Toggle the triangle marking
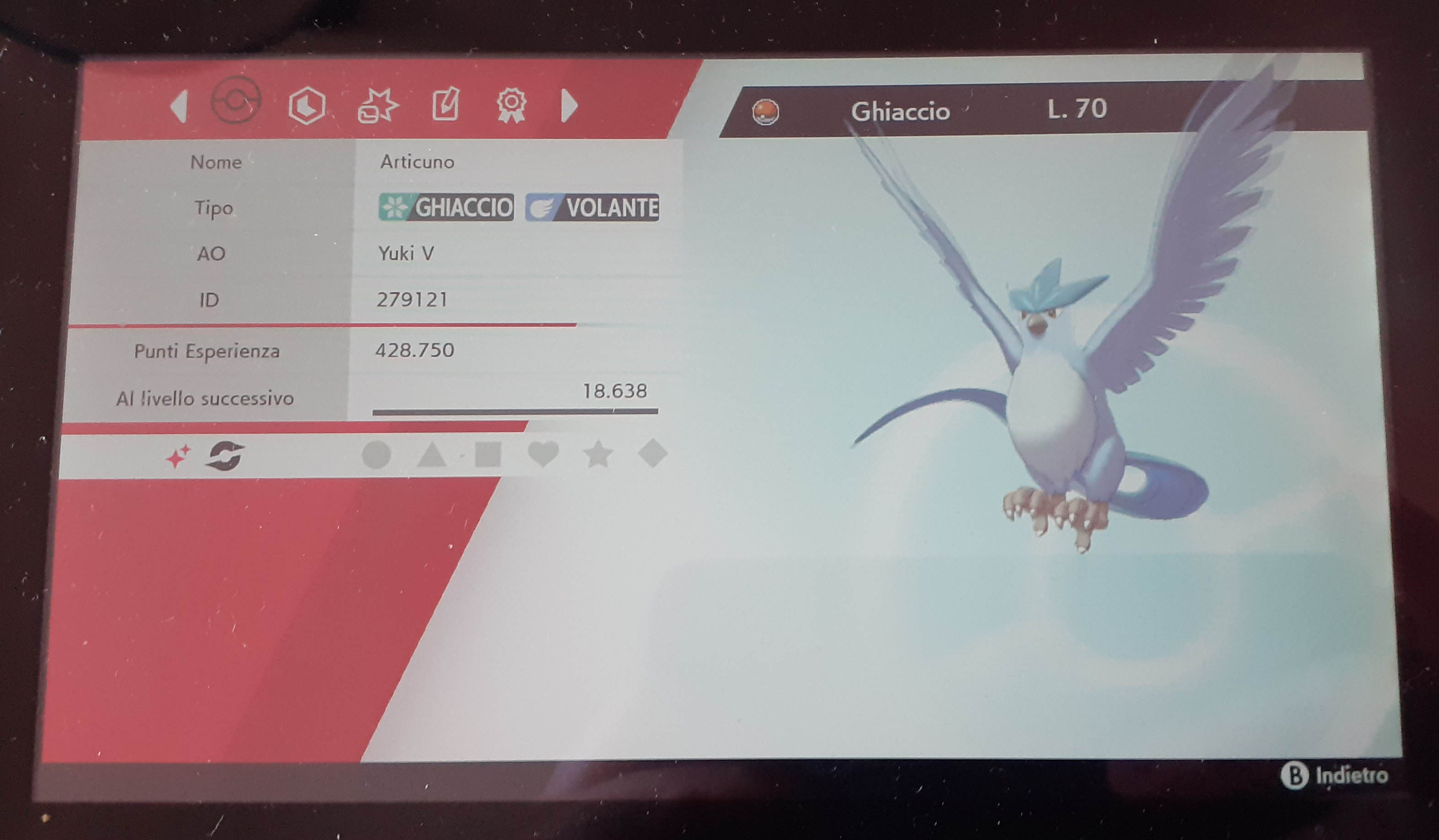1439x840 pixels. click(x=432, y=455)
